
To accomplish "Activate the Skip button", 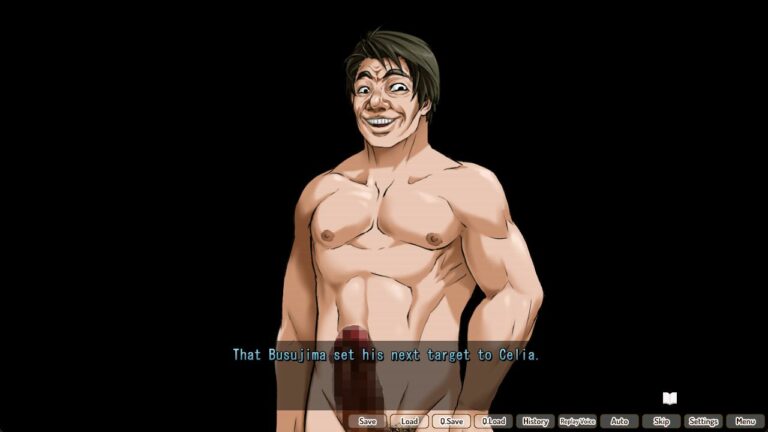I will 661,421.
